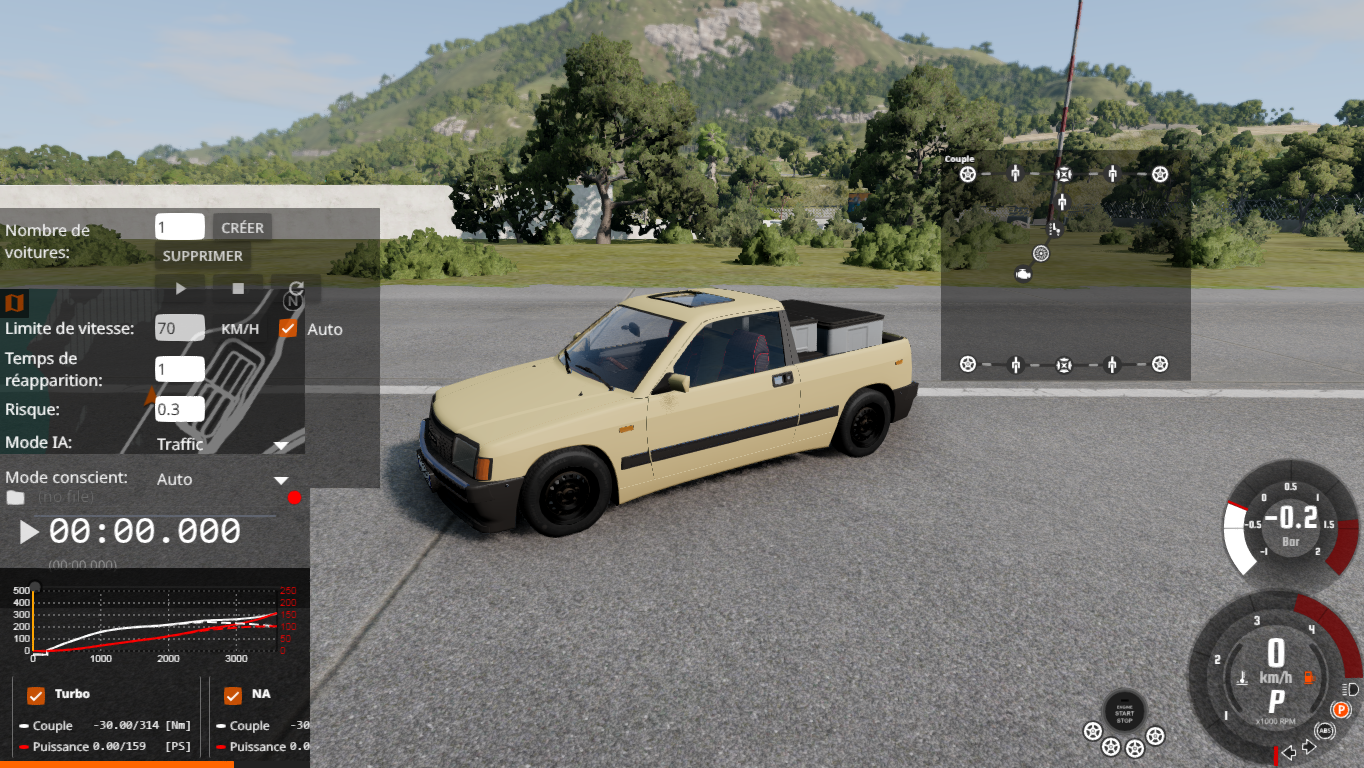
Task: Remove traffic cars with SUPPRIMER
Action: point(203,256)
